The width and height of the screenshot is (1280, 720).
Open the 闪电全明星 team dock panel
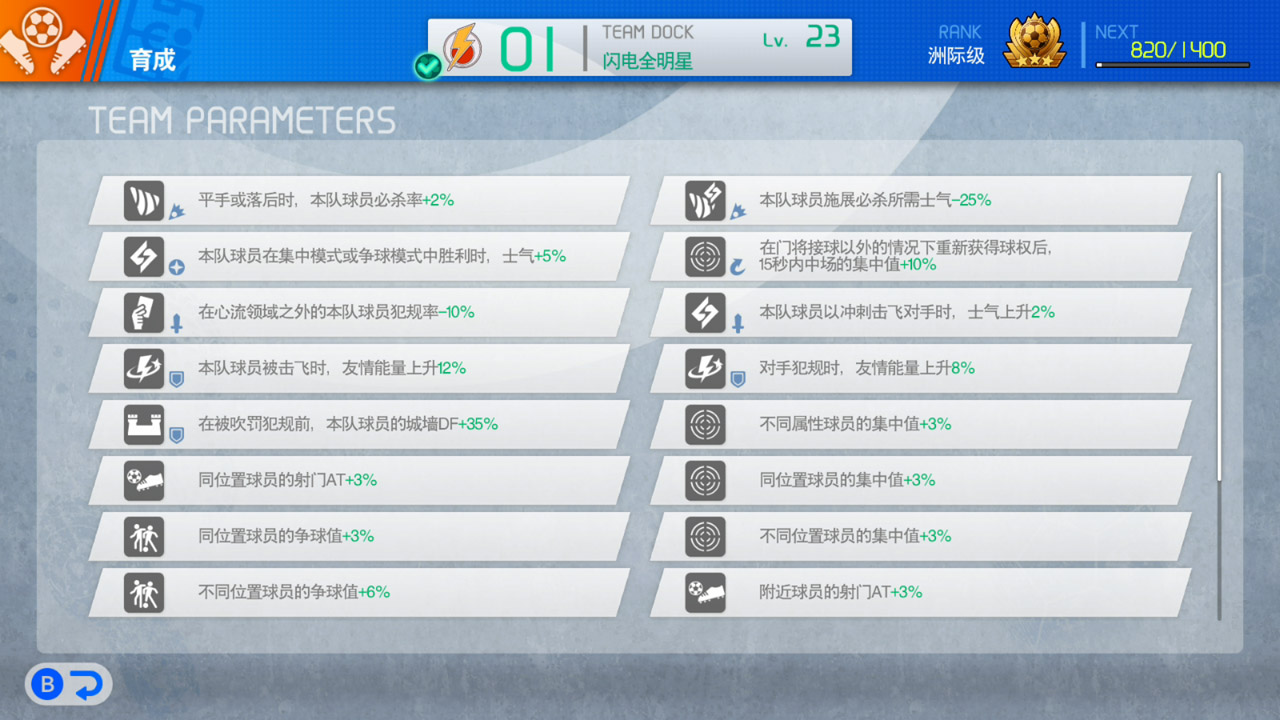(x=640, y=47)
